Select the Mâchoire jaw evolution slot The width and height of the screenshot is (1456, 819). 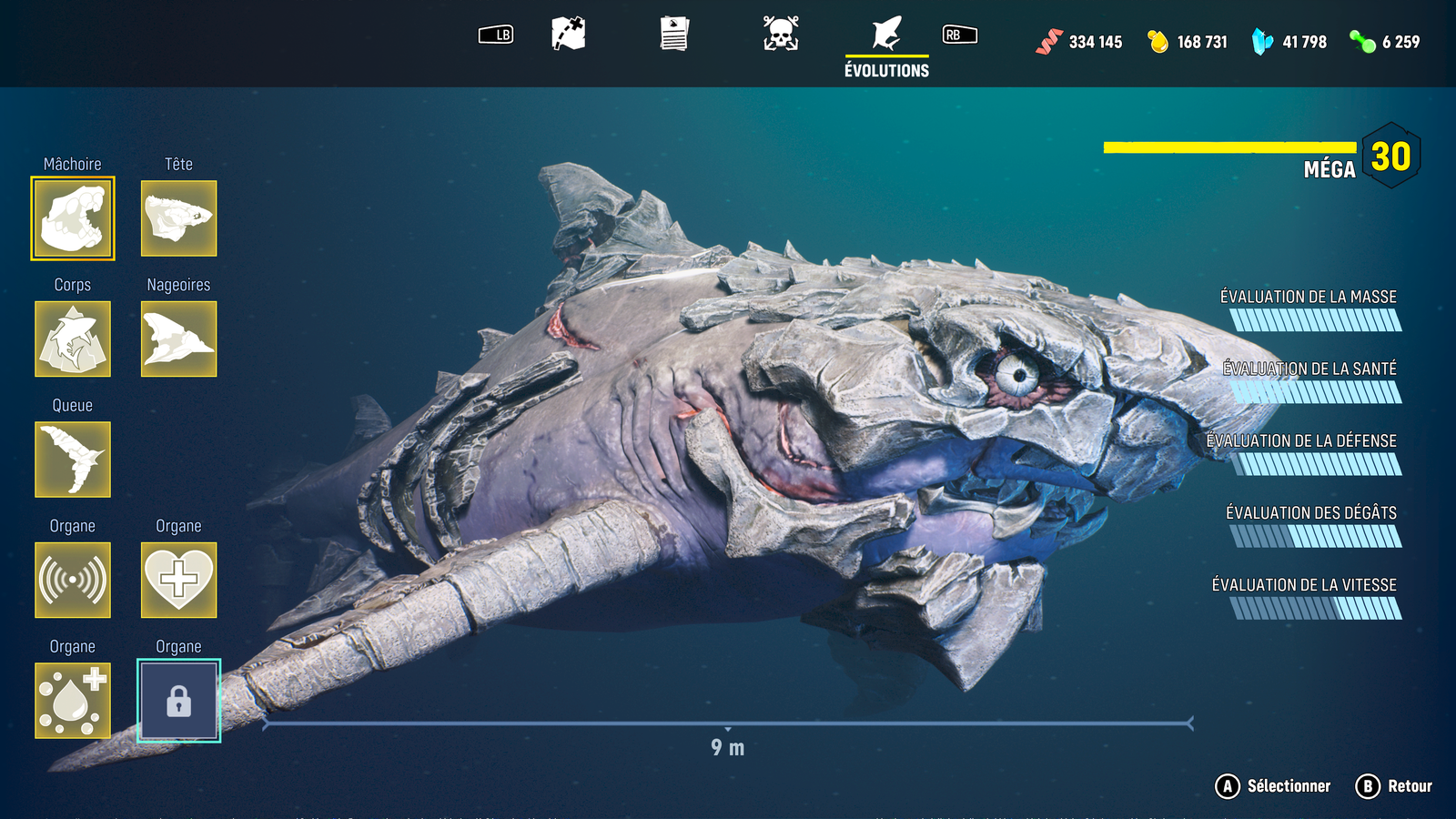[73, 218]
